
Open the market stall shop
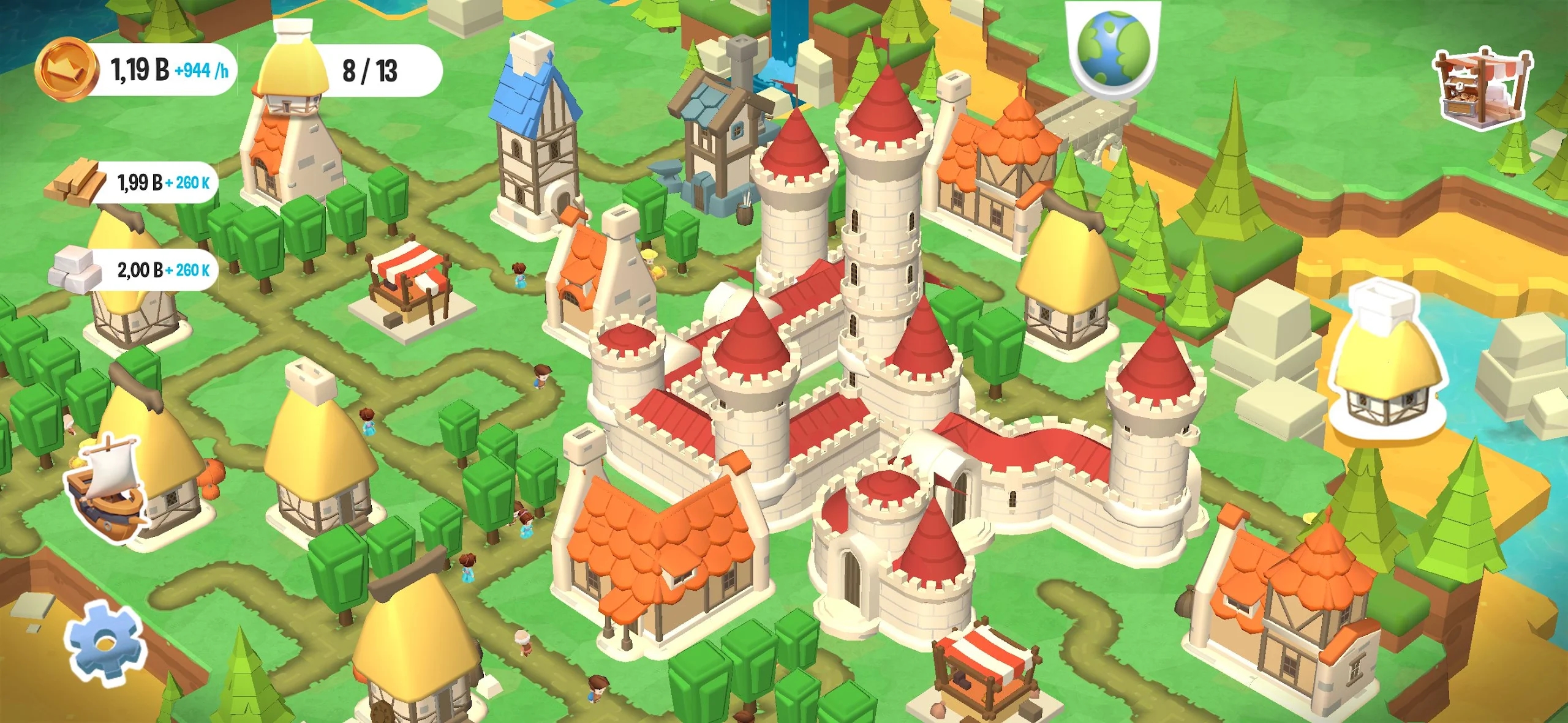point(1482,89)
